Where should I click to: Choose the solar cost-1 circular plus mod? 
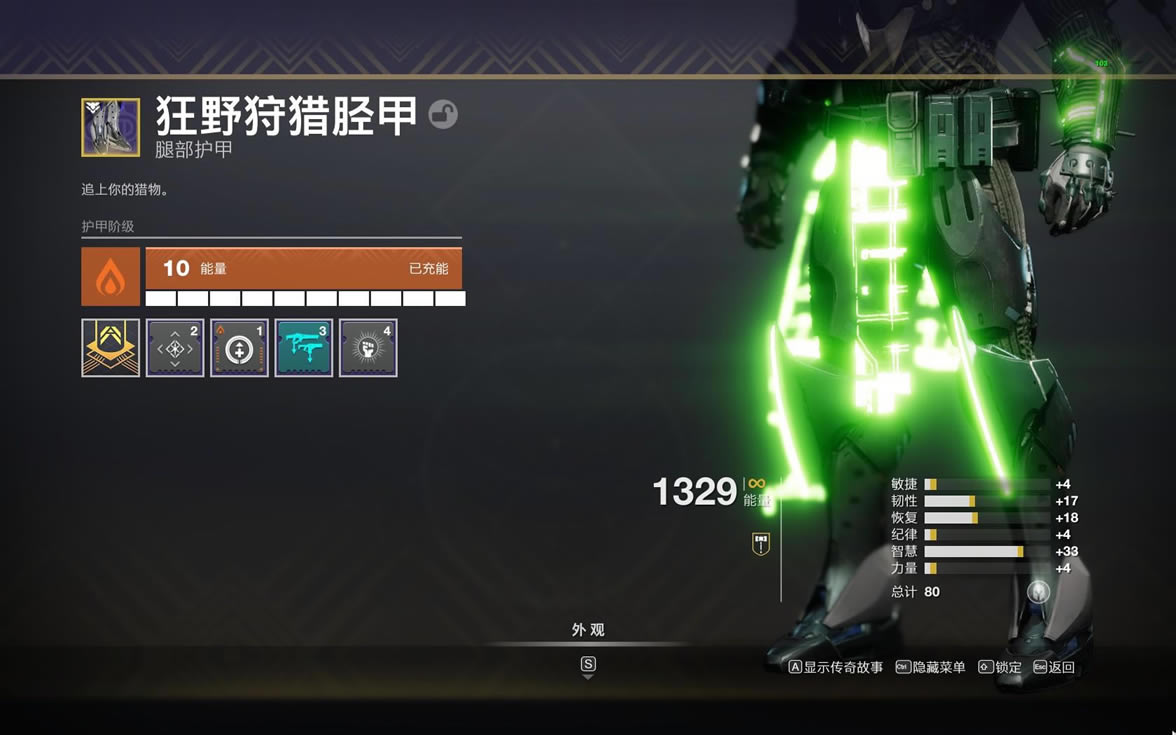239,348
